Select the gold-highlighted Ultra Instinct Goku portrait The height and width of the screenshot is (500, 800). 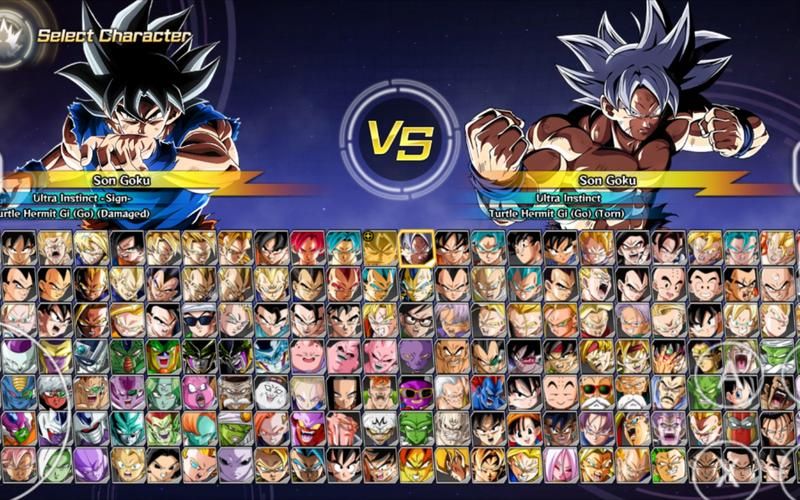(x=417, y=247)
